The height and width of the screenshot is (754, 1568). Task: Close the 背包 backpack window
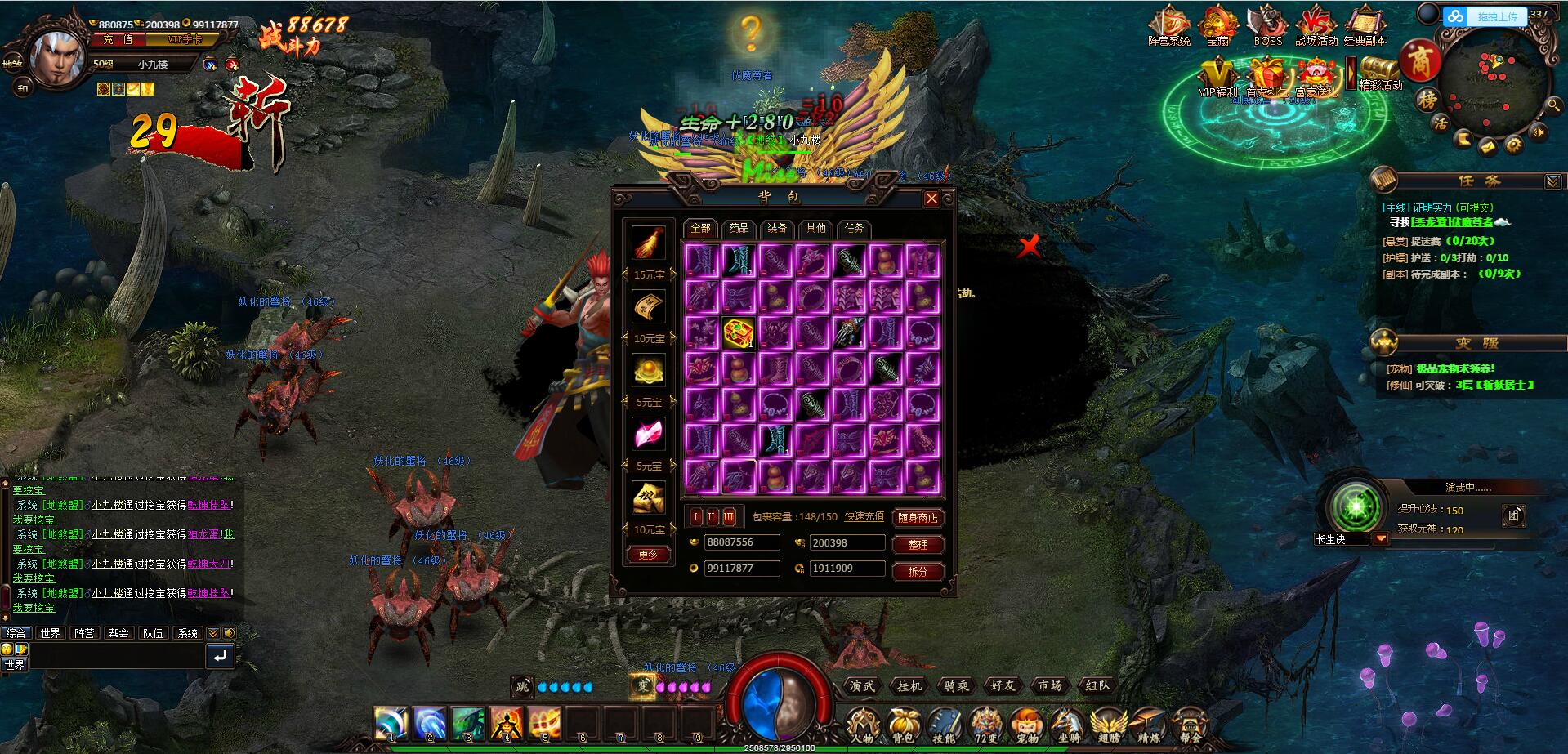pyautogui.click(x=931, y=199)
